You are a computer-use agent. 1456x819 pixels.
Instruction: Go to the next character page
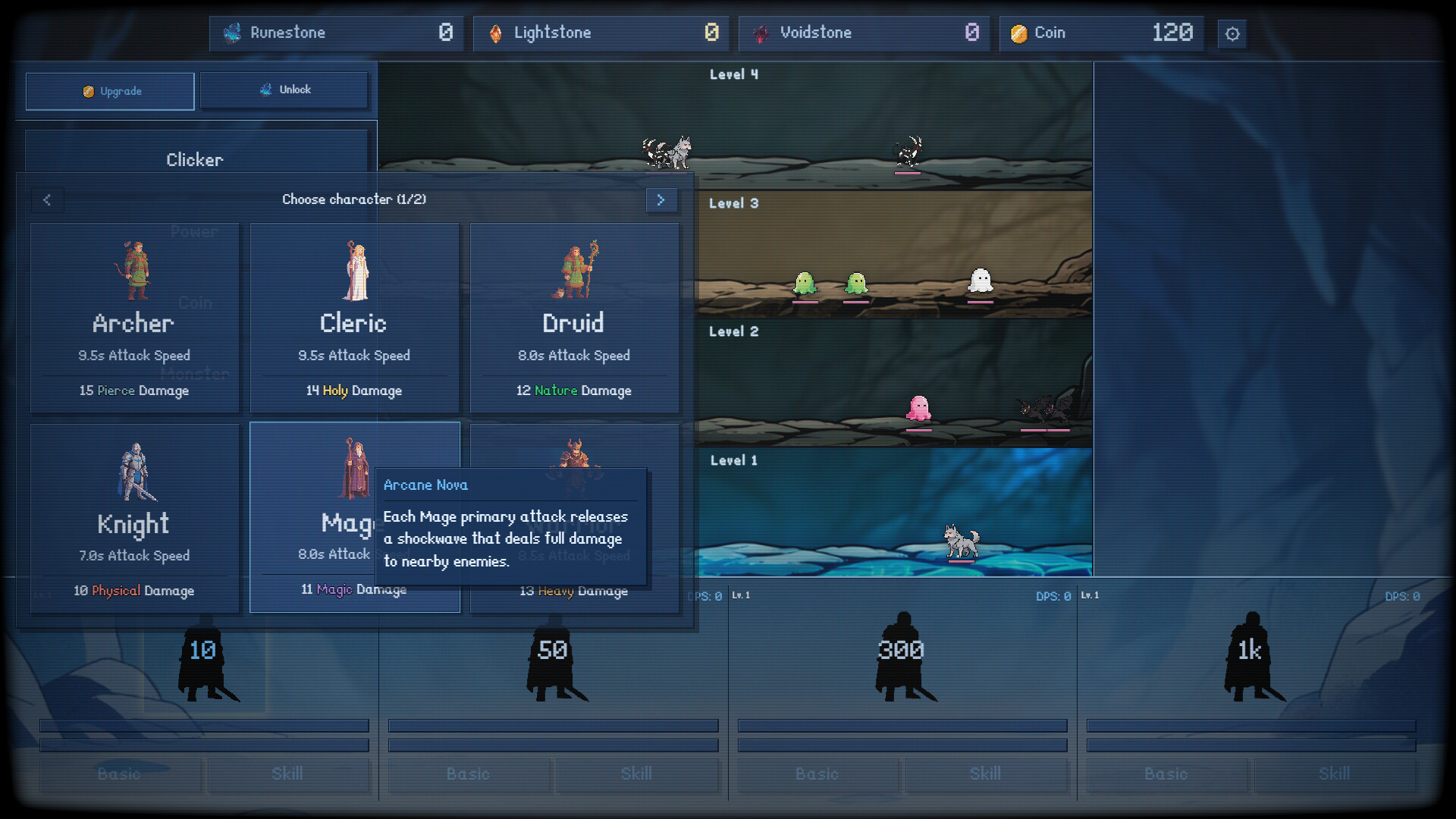click(661, 200)
